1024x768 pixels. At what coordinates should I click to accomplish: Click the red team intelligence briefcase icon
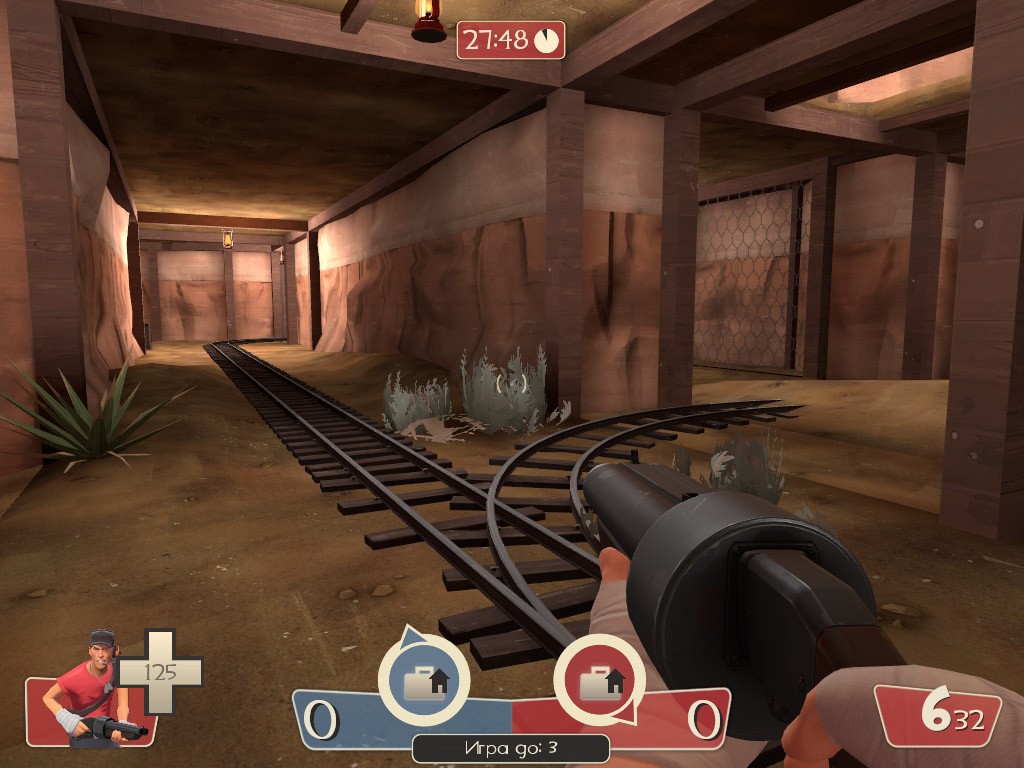pos(600,681)
